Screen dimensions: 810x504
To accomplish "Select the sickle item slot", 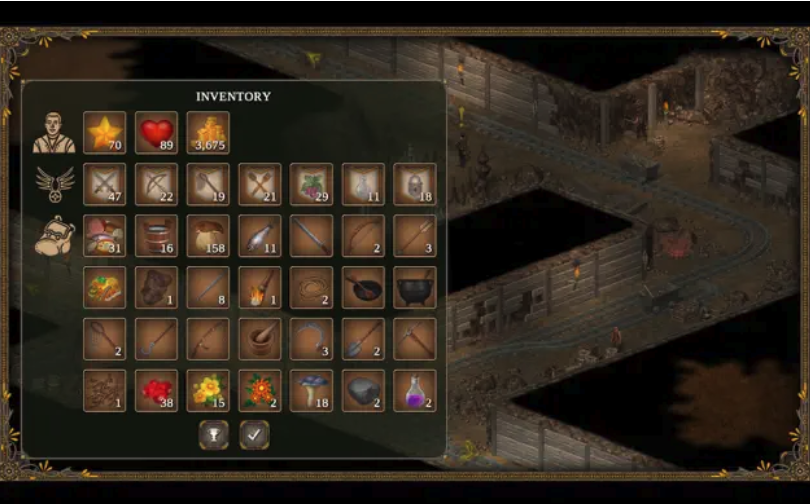I will pyautogui.click(x=311, y=339).
